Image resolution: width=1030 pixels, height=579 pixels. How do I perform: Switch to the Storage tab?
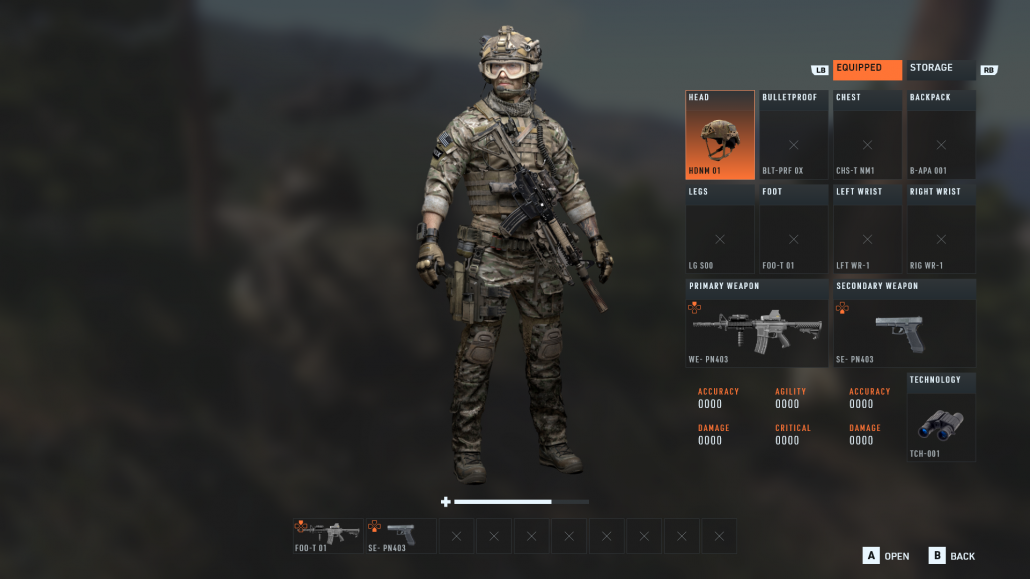939,69
